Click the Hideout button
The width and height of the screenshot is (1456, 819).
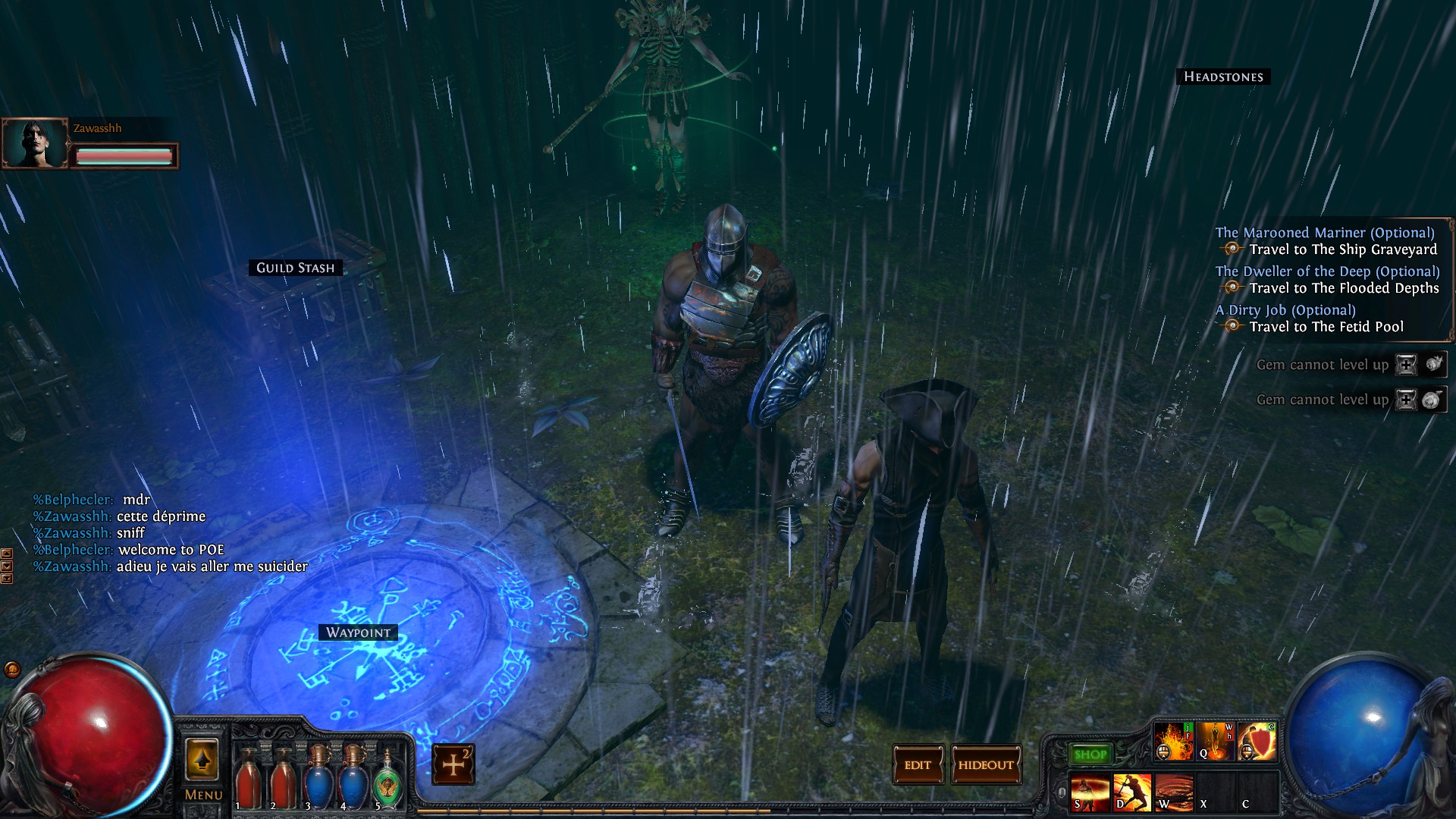(x=986, y=765)
